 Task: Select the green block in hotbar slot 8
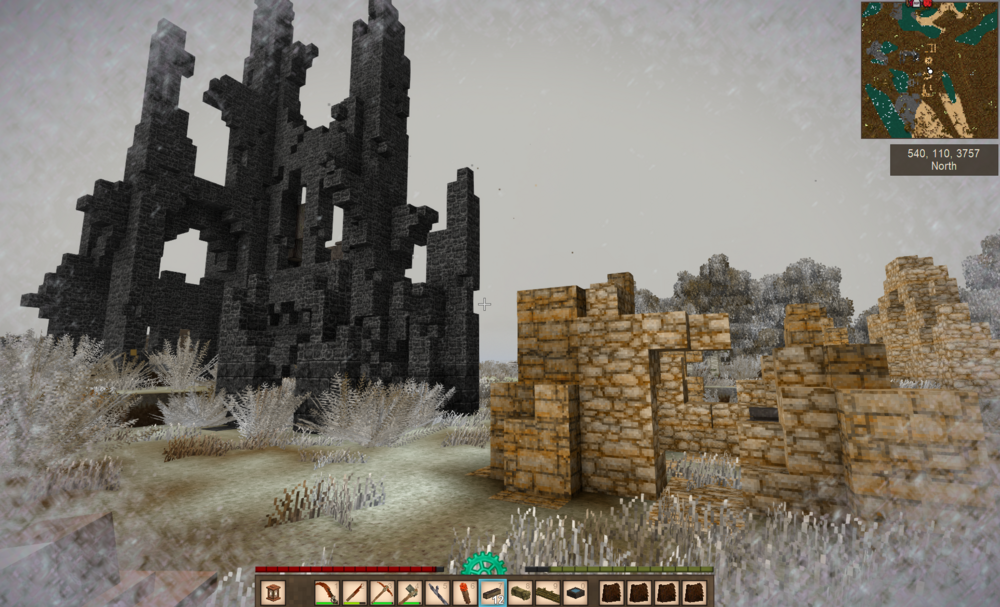pos(520,592)
